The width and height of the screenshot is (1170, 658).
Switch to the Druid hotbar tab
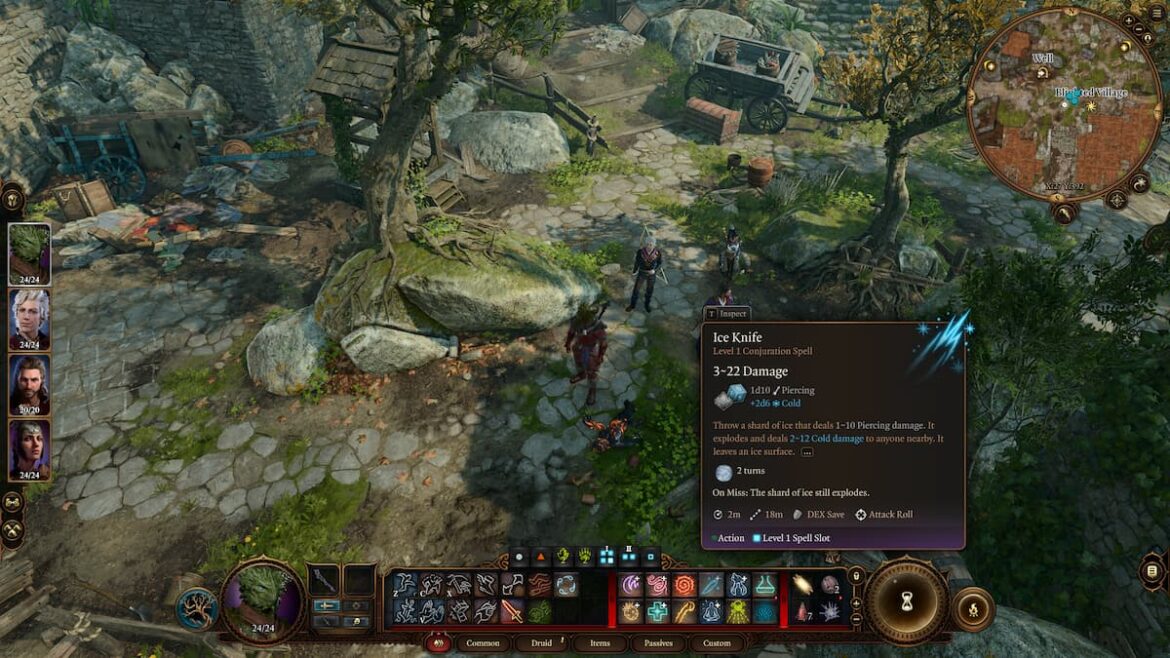coord(541,643)
